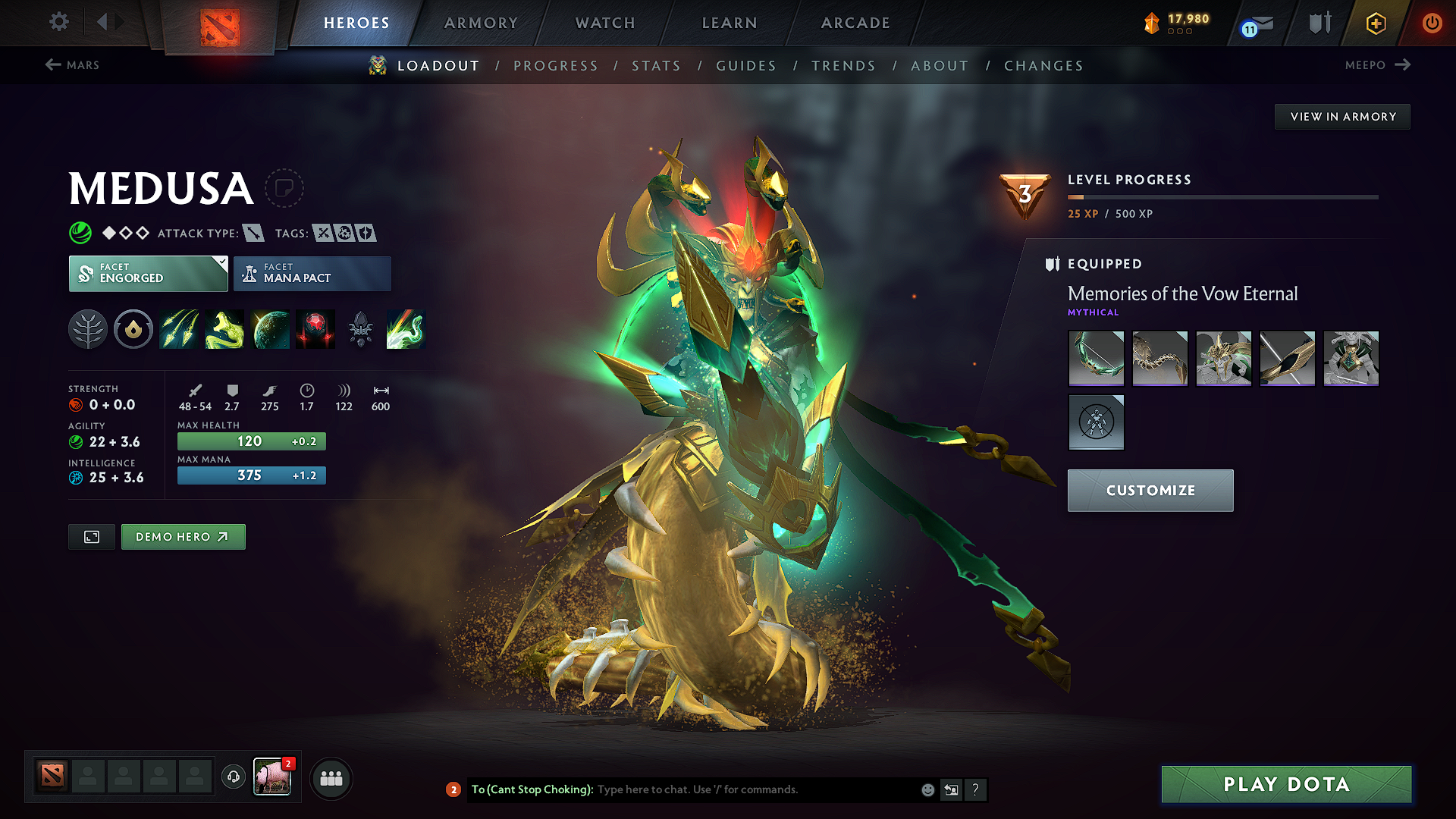1456x819 pixels.
Task: Click the VIEW IN ARMORY button
Action: click(x=1342, y=116)
